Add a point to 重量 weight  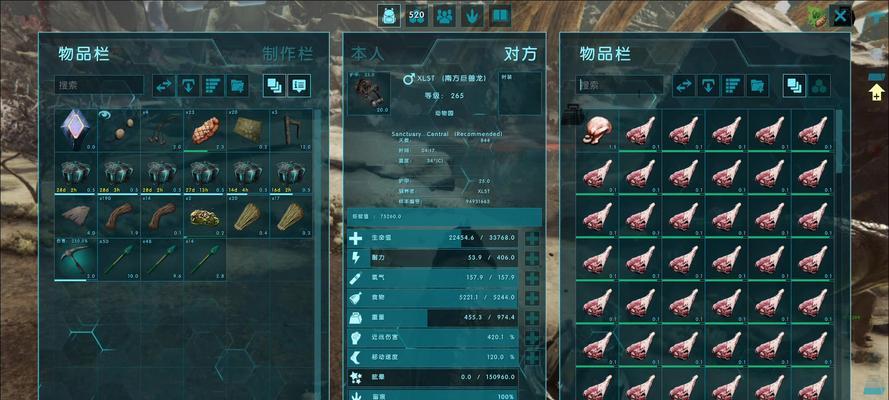pyautogui.click(x=532, y=317)
